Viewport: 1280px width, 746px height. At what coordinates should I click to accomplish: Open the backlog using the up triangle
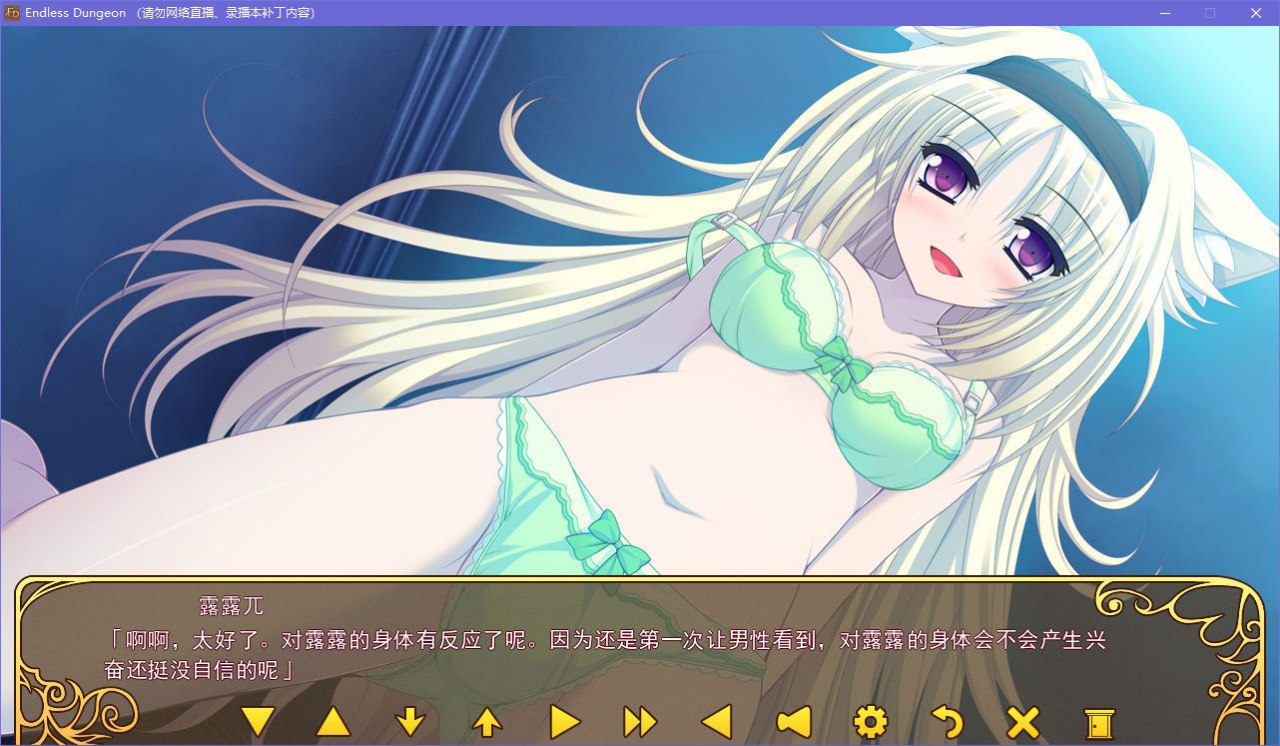(336, 722)
